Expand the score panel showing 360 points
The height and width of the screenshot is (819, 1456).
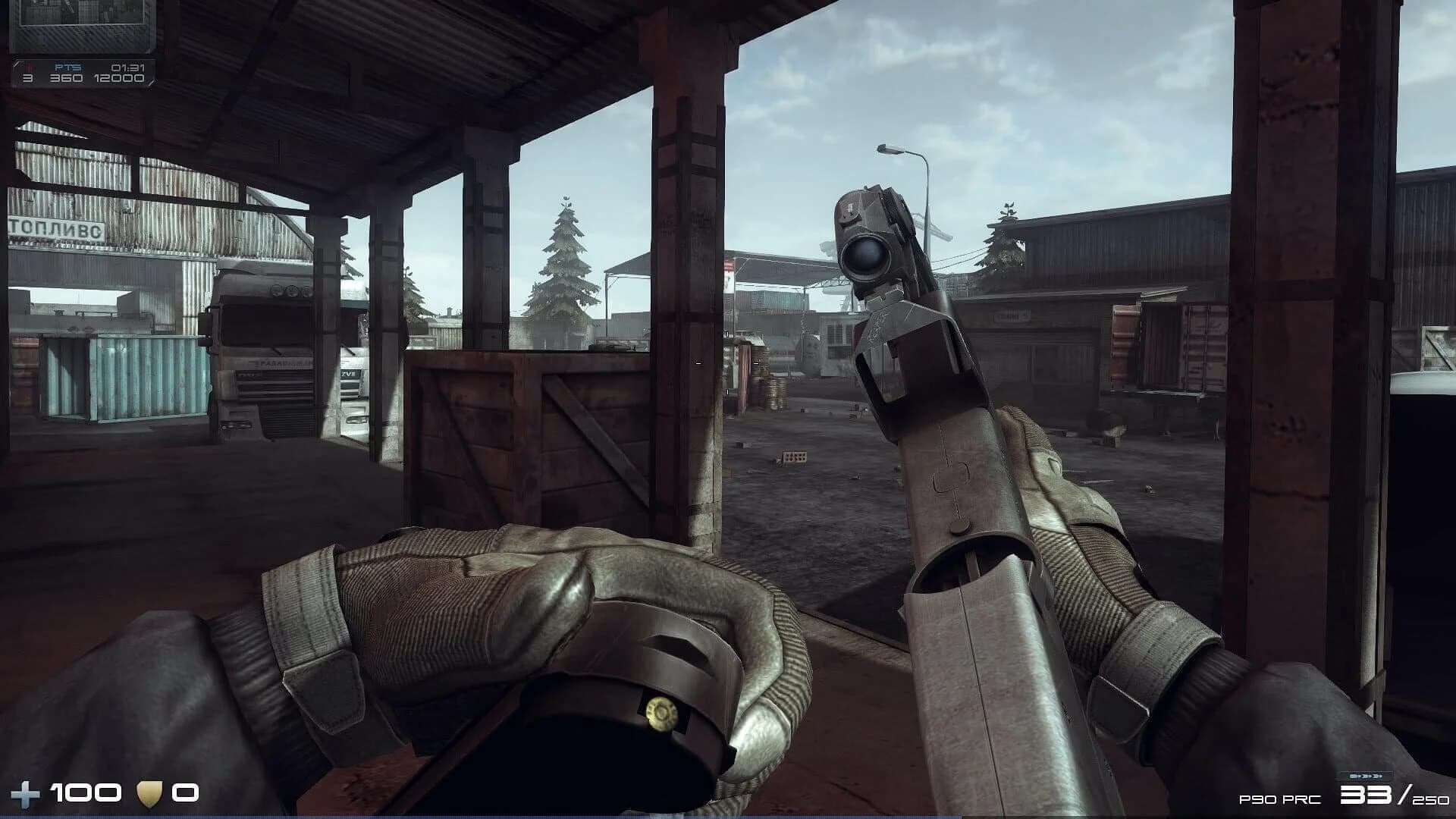(67, 80)
